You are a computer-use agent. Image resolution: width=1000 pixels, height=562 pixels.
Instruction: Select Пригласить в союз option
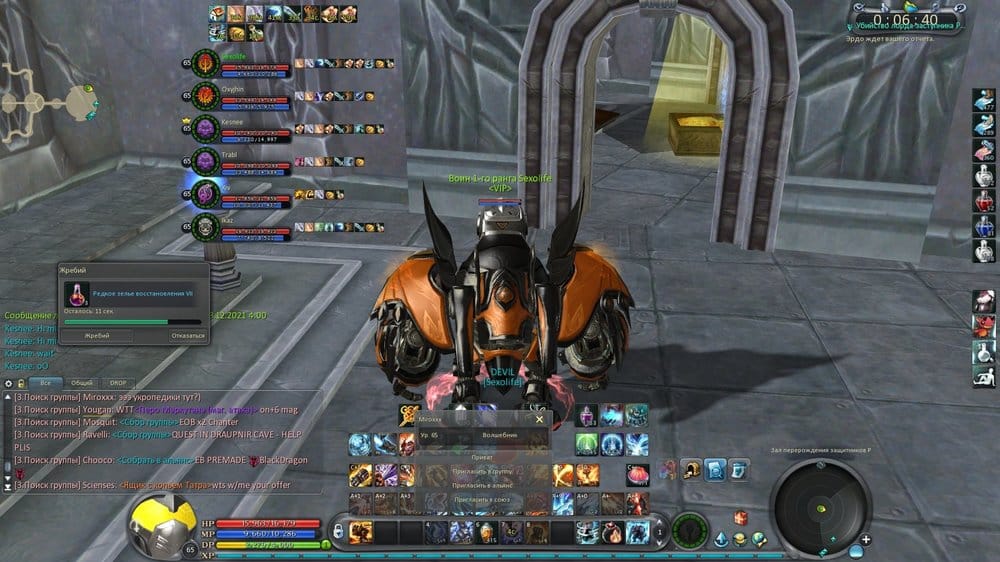(486, 498)
